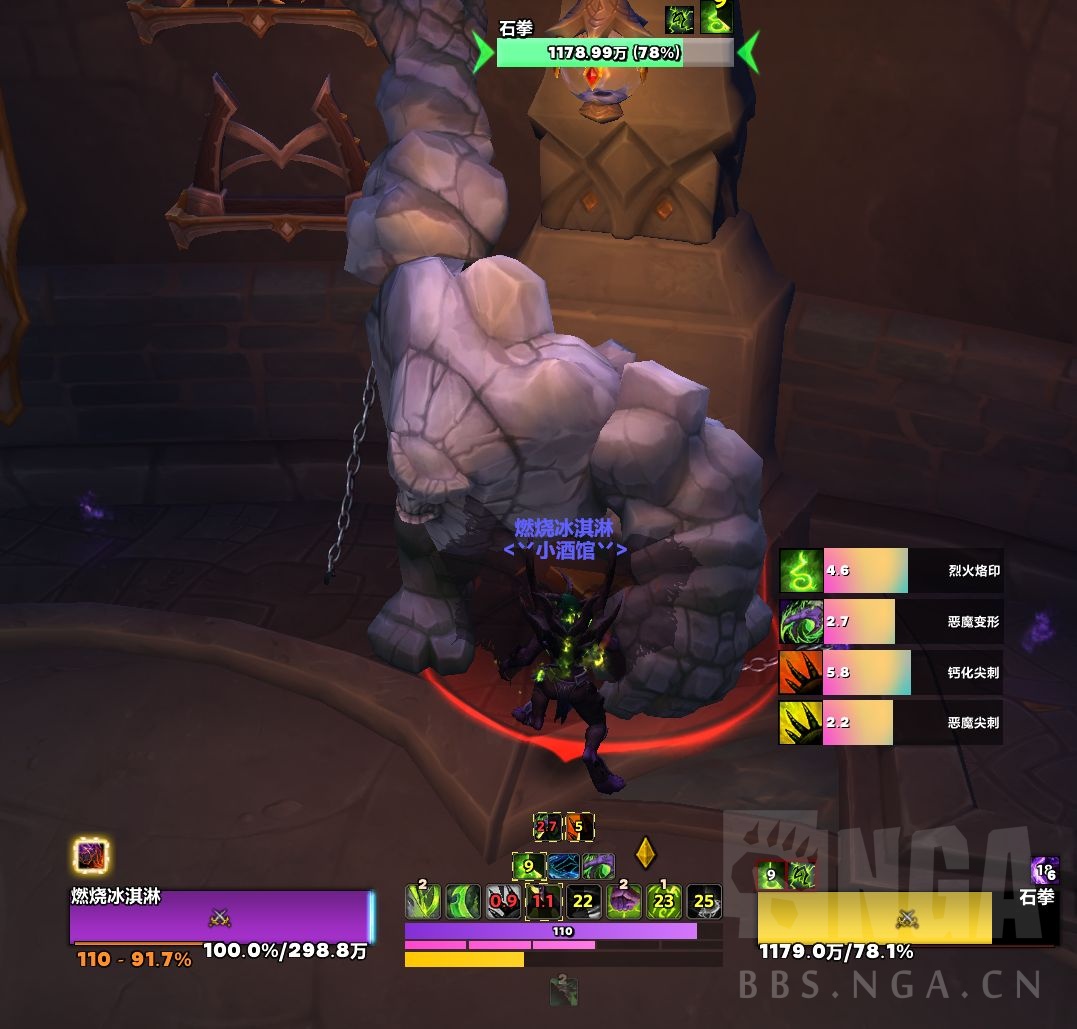1077x1029 pixels.
Task: Click the 恶魔变形 timer bar icon
Action: click(x=800, y=621)
